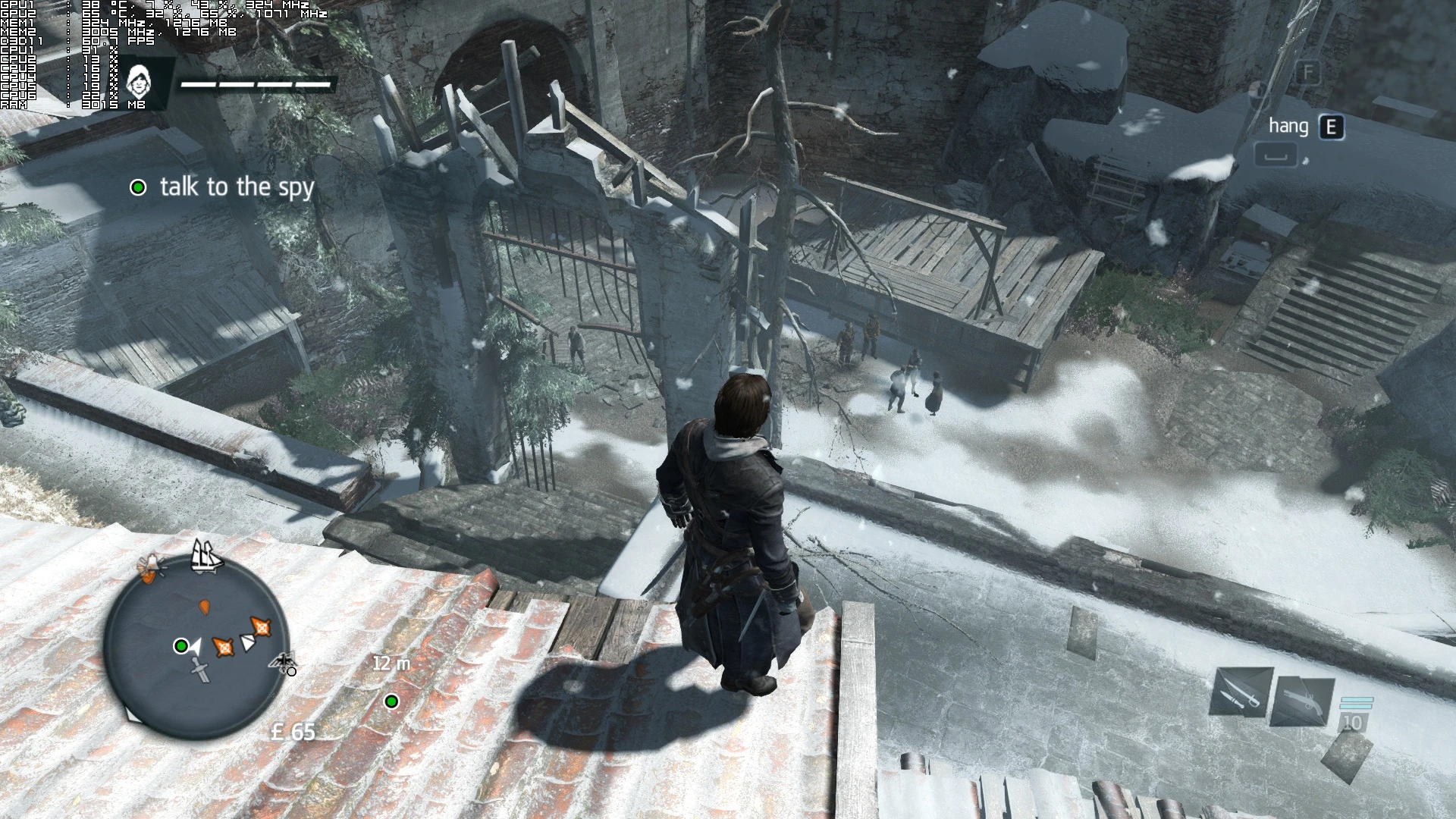Click the green objective dot on the minimap
Screen dimensions: 1456x819
tap(181, 646)
